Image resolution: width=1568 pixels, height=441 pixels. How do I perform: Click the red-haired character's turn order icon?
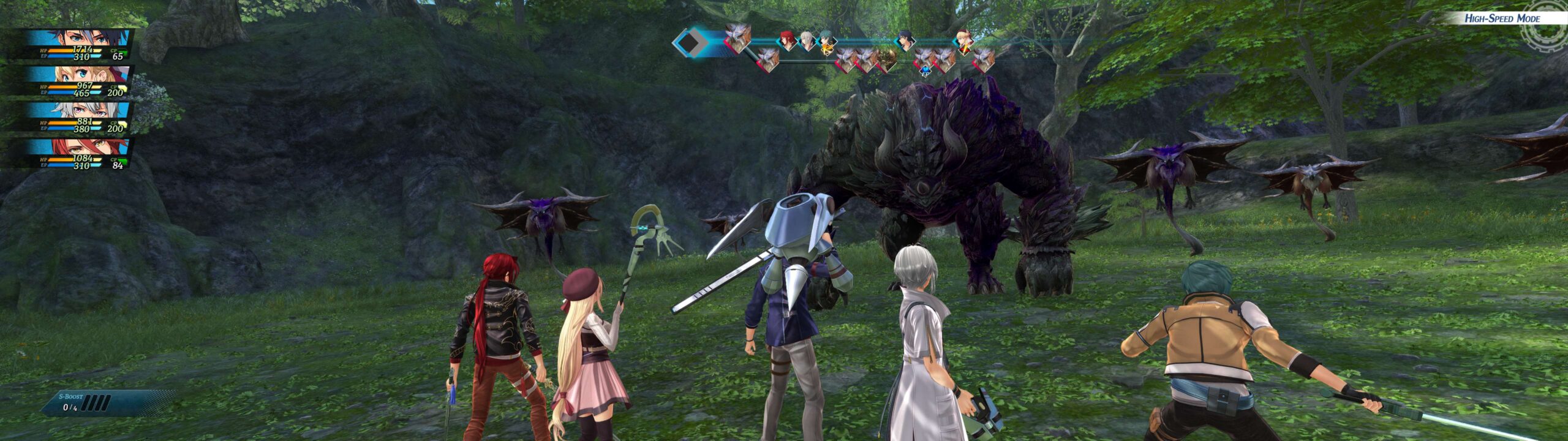tap(786, 40)
